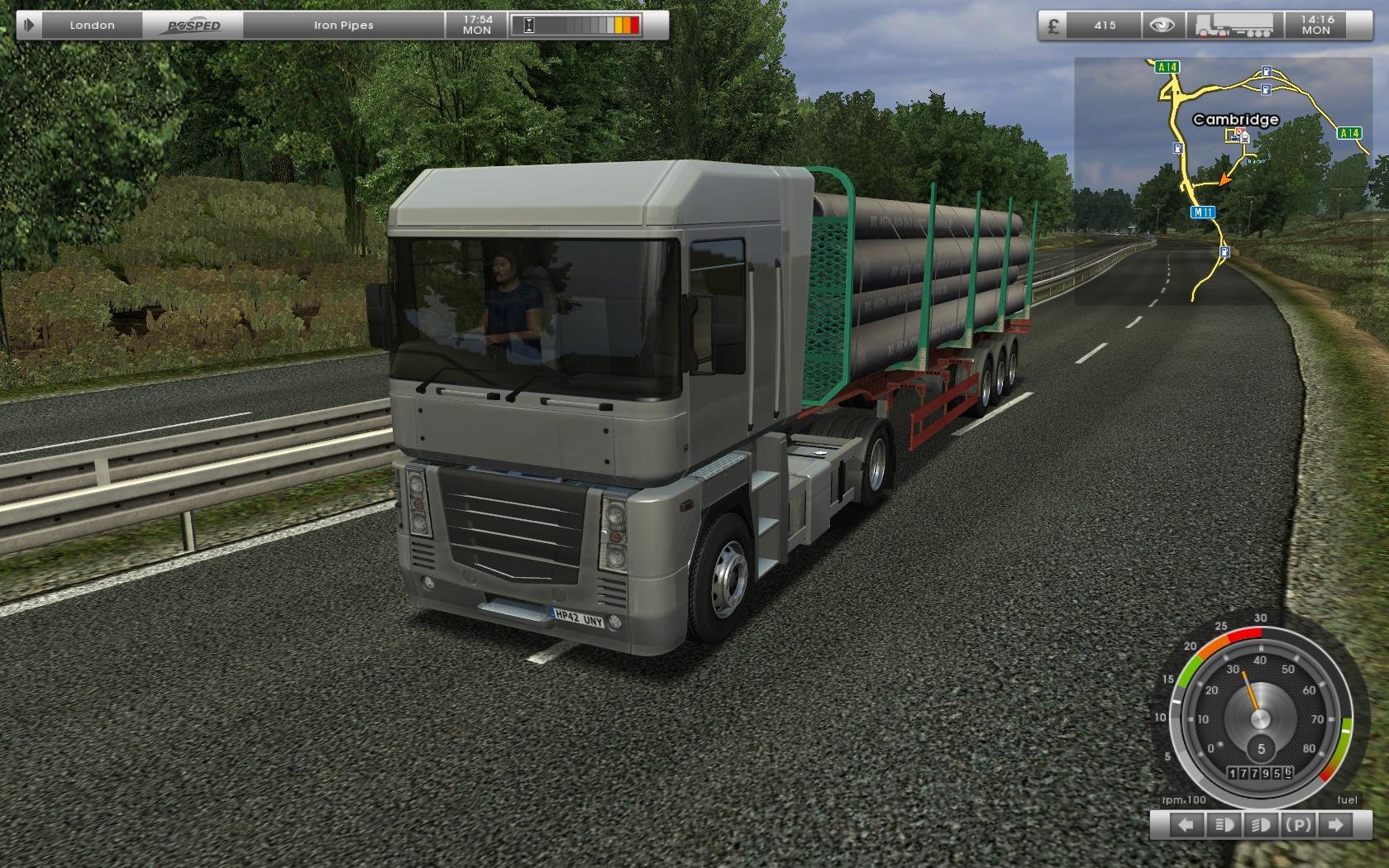Expand the top-left info panel arrow
Screen dimensions: 1389x868
[29, 25]
